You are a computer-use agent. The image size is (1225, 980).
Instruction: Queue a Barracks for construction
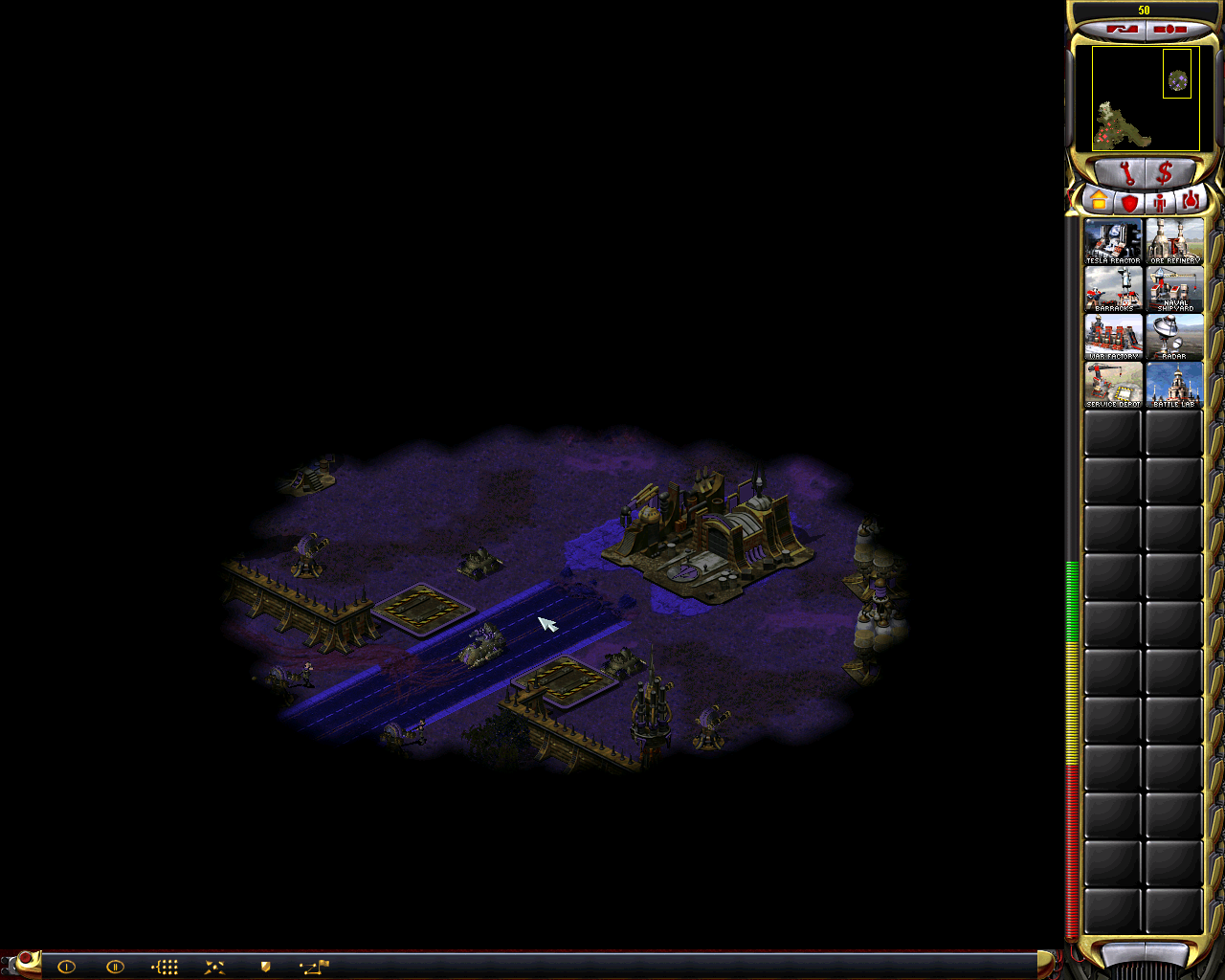tap(1112, 290)
